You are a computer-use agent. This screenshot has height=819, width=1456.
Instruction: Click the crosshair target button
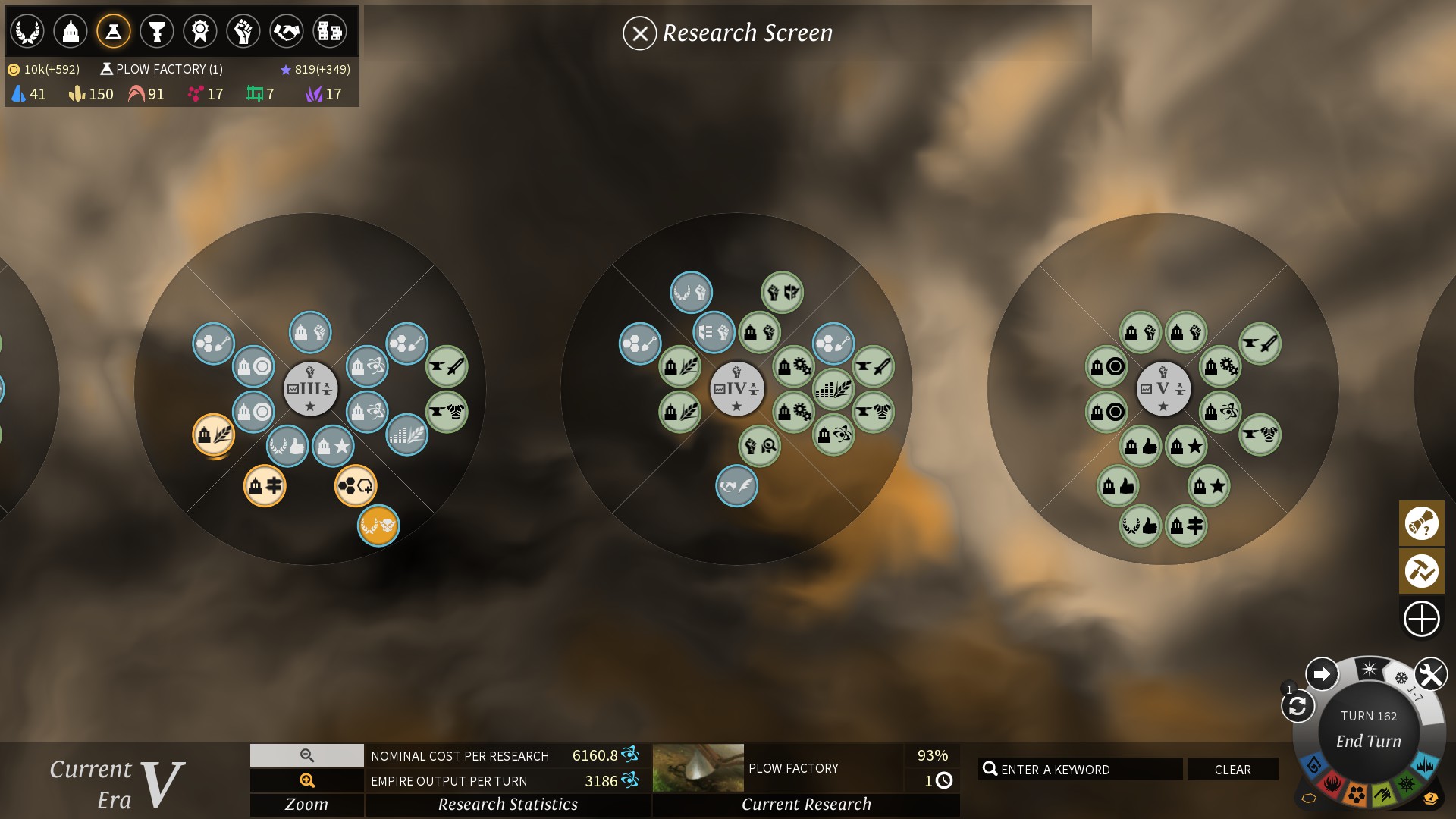[x=1421, y=619]
